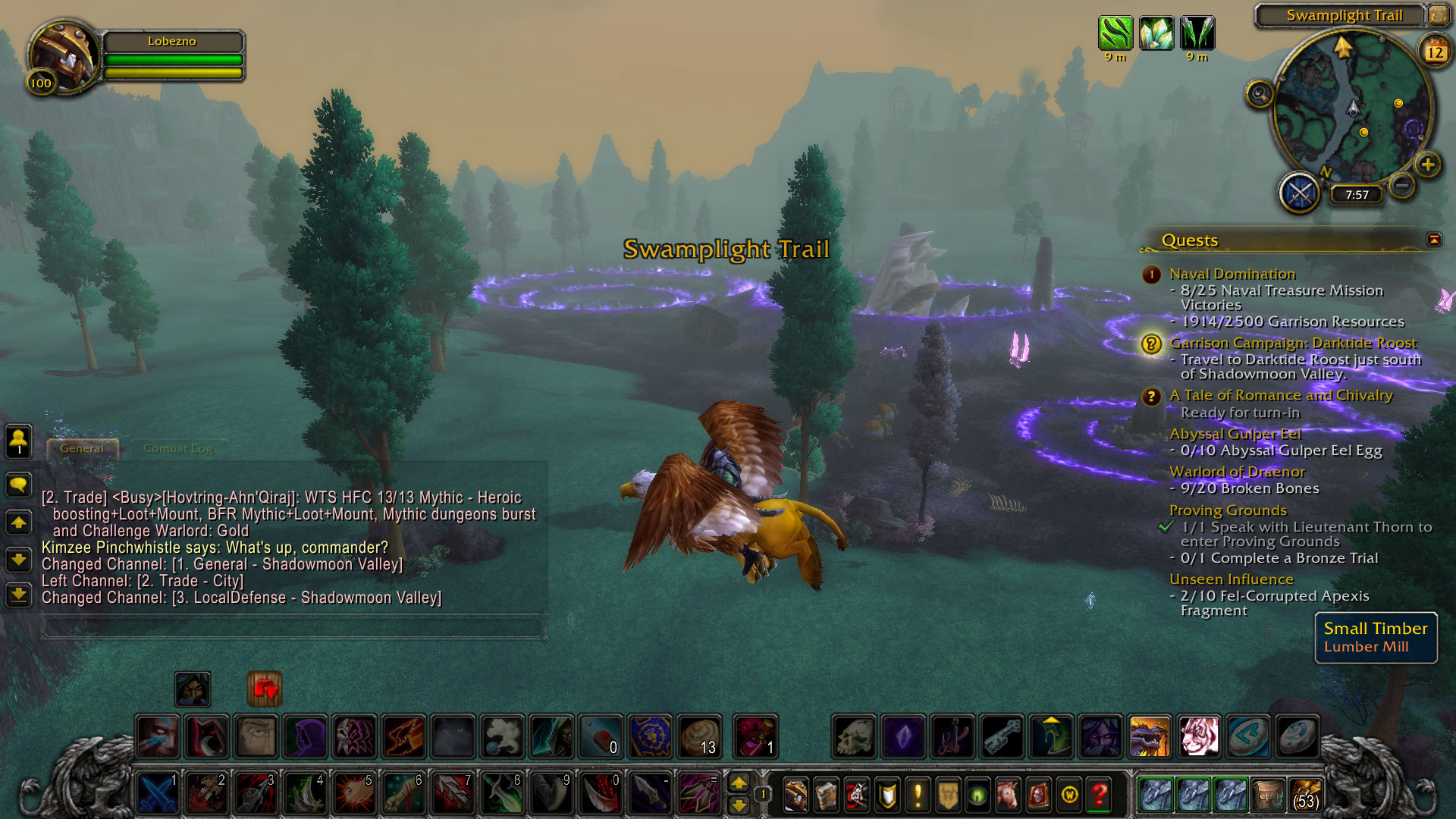This screenshot has width=1456, height=819.
Task: Collapse the Quests tracker panel
Action: point(1434,240)
